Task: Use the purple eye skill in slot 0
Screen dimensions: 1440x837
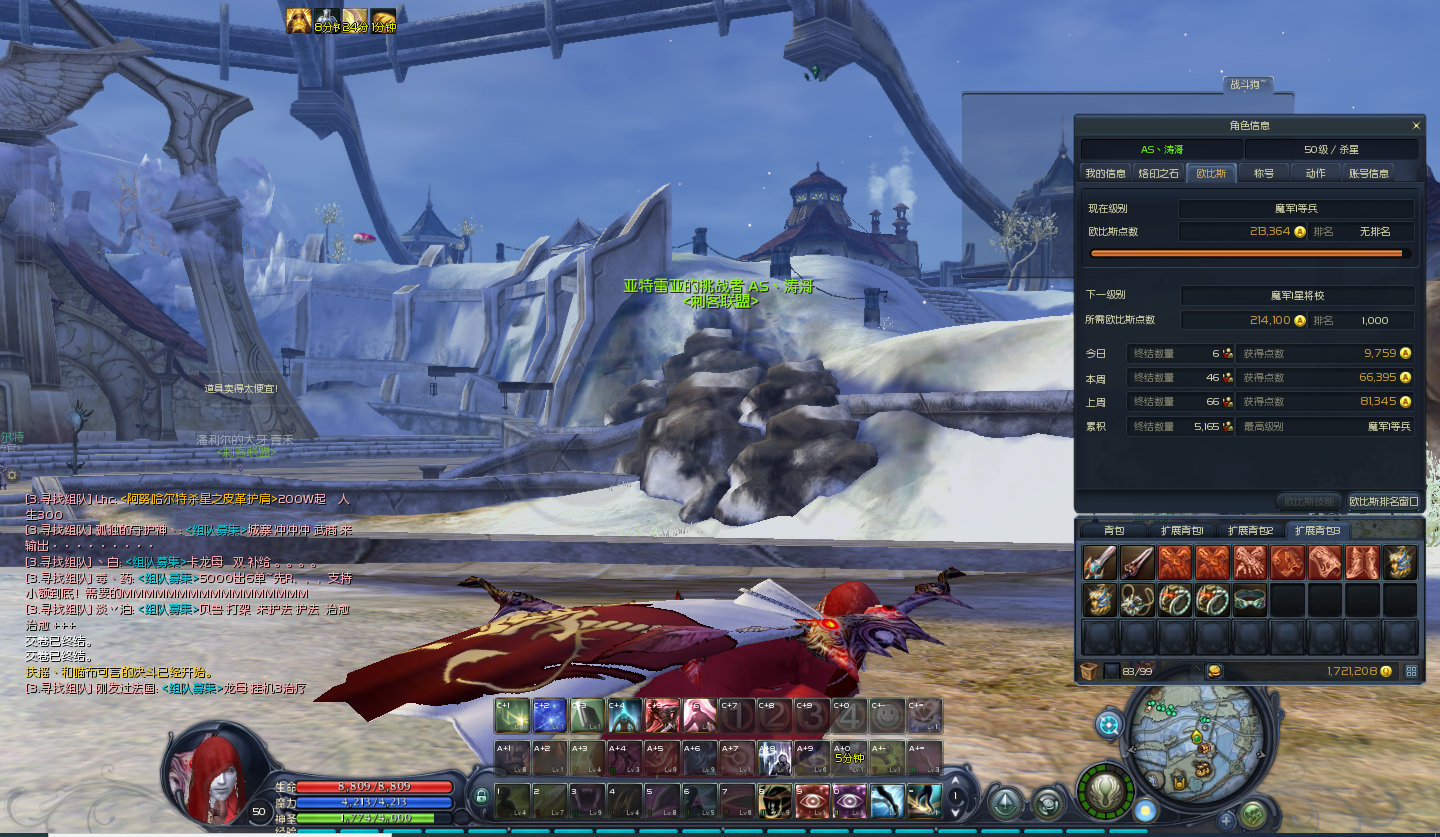Action: (x=850, y=800)
